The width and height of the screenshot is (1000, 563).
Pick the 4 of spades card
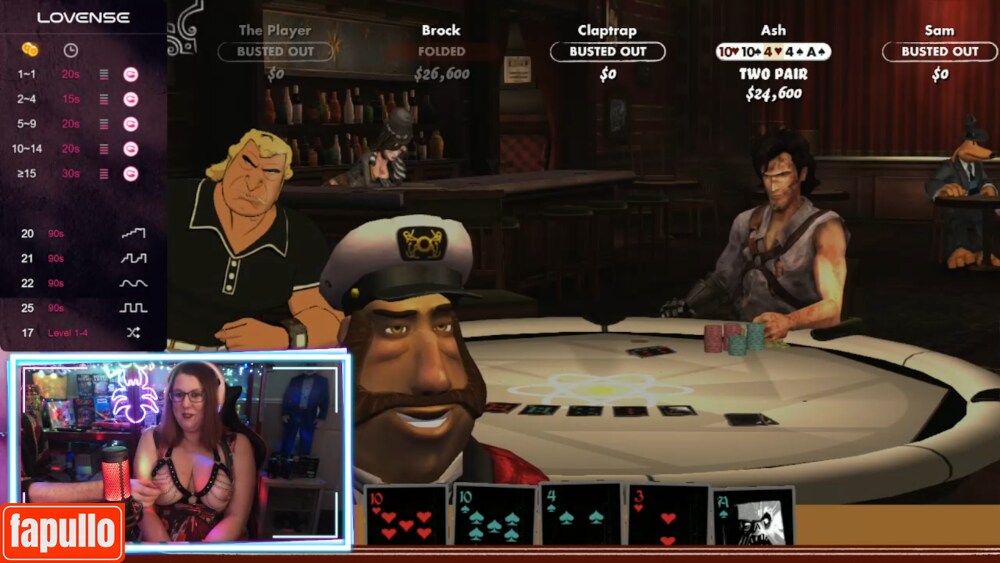point(581,515)
